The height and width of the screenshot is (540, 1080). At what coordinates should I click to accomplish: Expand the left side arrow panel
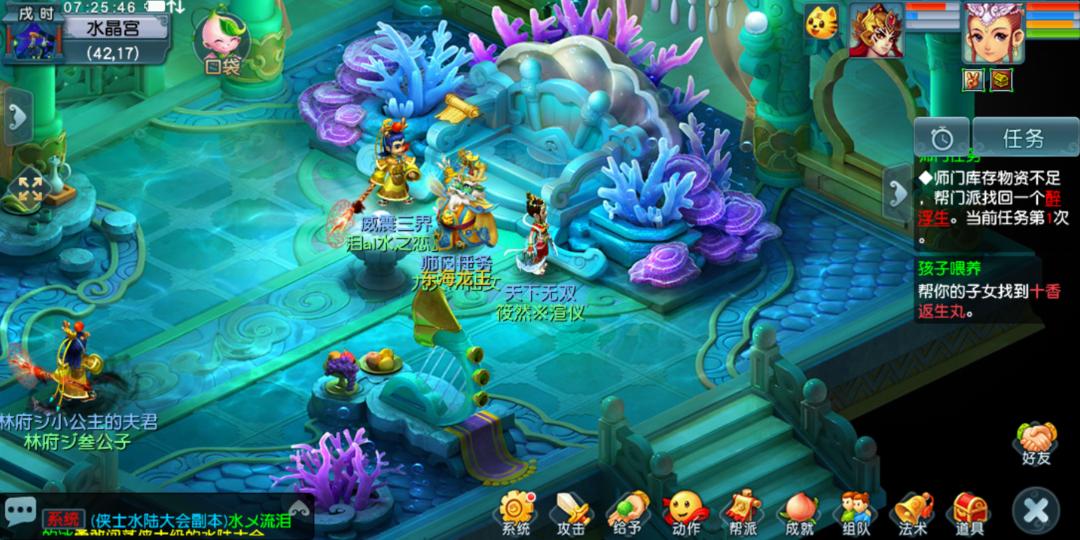point(17,117)
